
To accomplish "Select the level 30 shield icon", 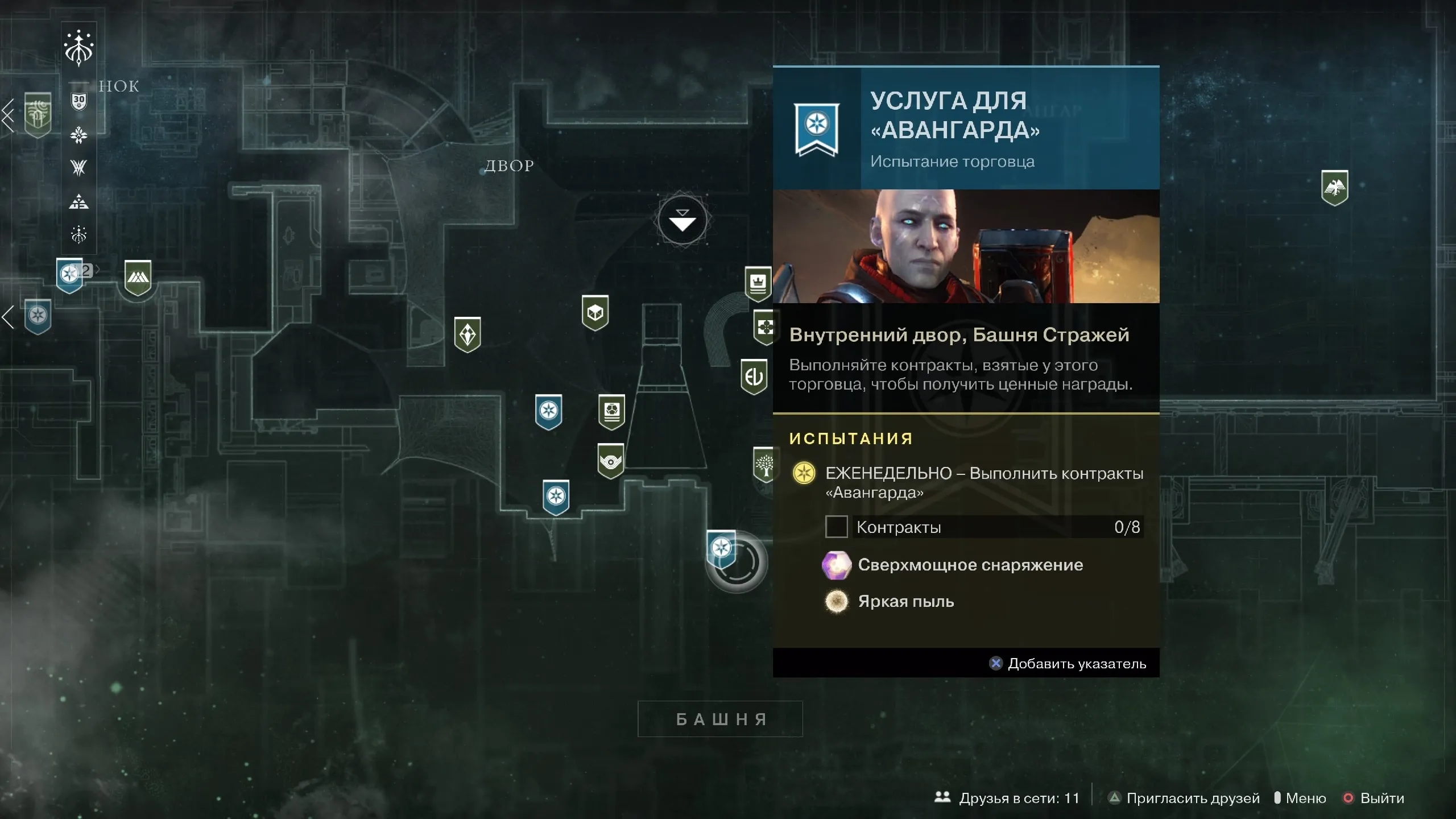I will pos(79,102).
